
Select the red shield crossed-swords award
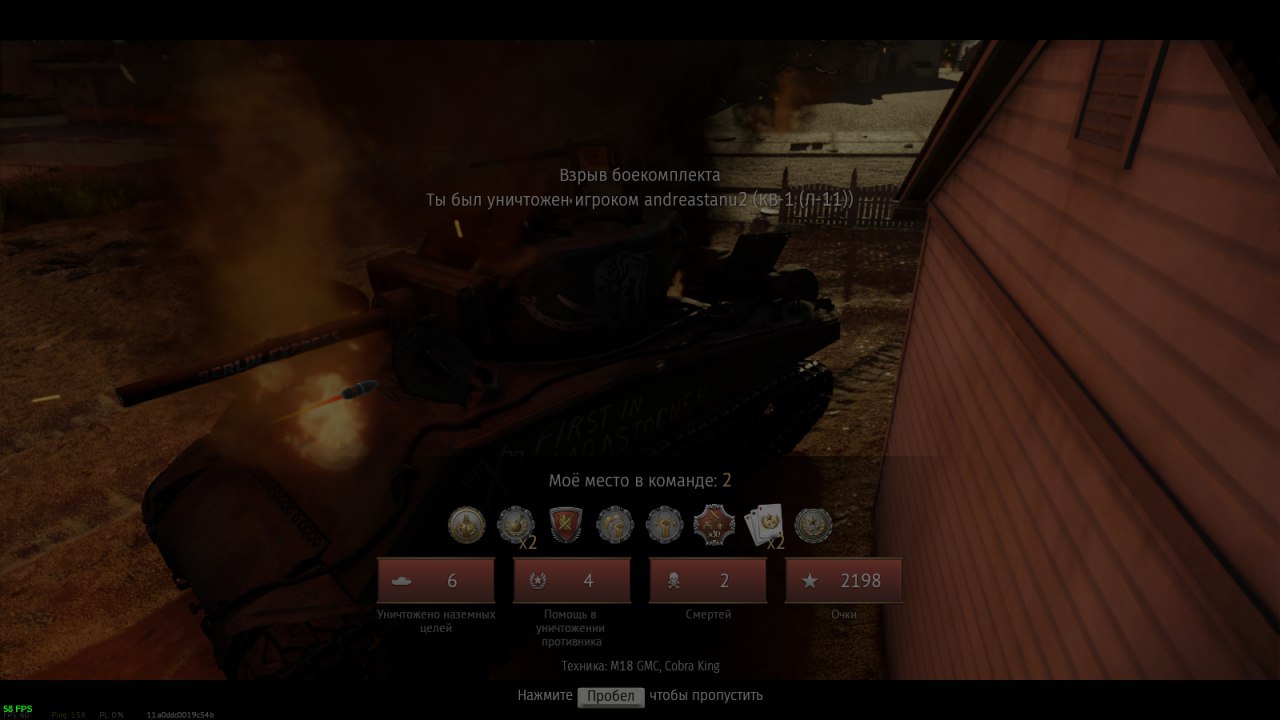pos(565,525)
